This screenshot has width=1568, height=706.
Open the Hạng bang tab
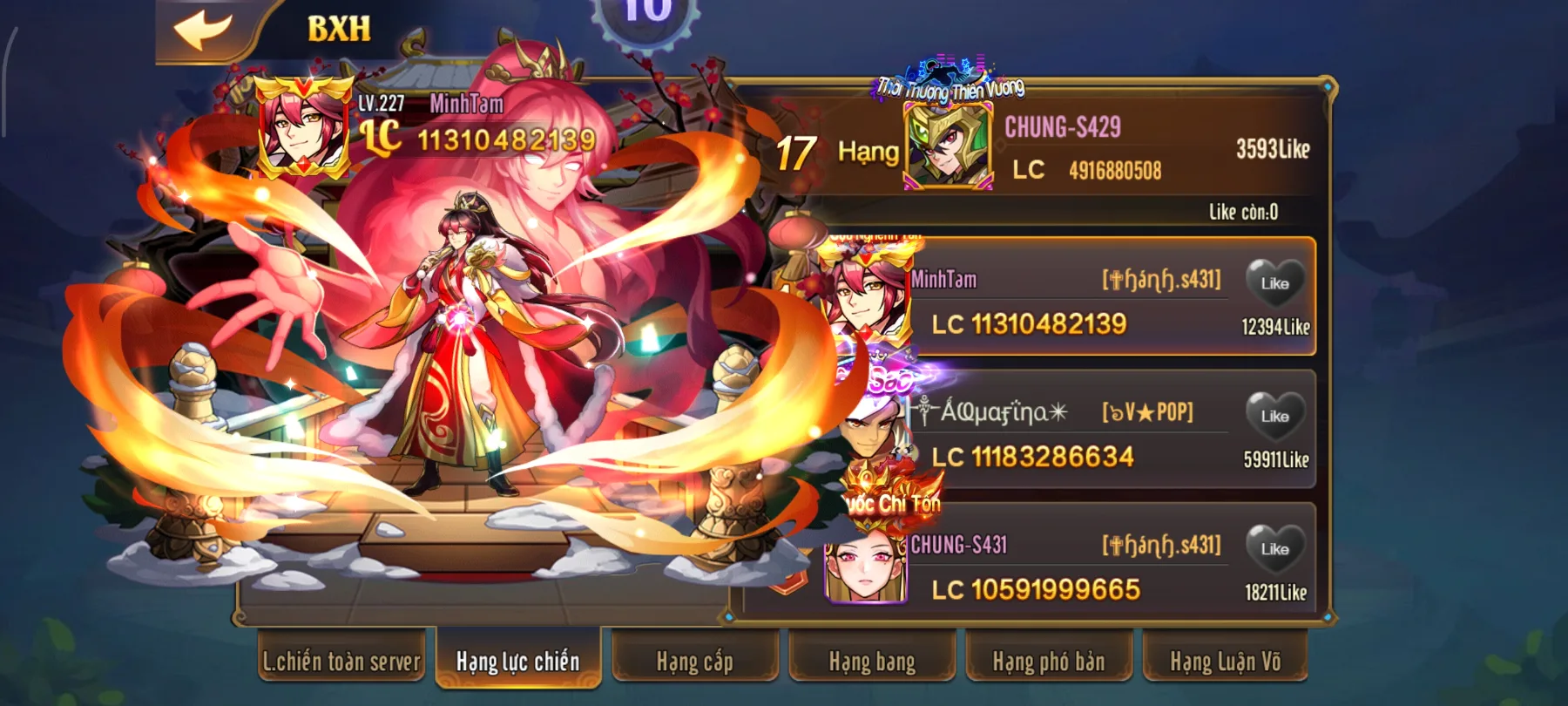pos(869,662)
